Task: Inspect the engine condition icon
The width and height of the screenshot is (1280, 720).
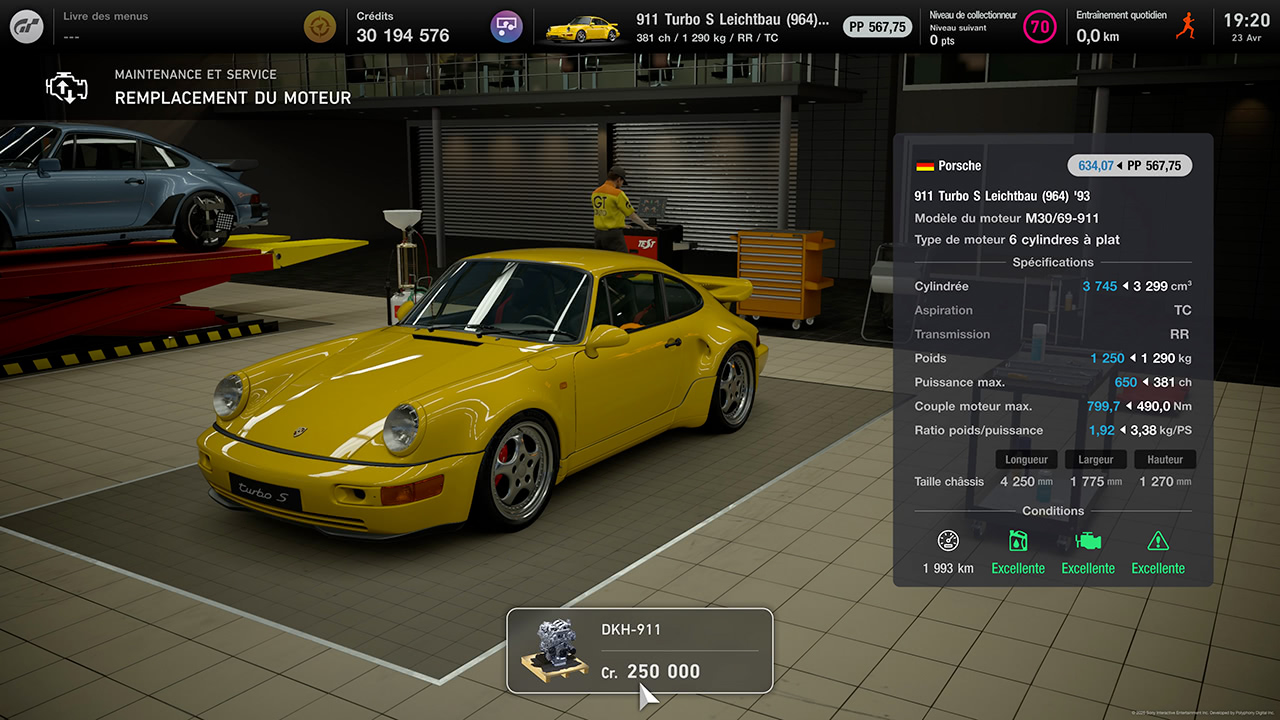Action: [1088, 541]
